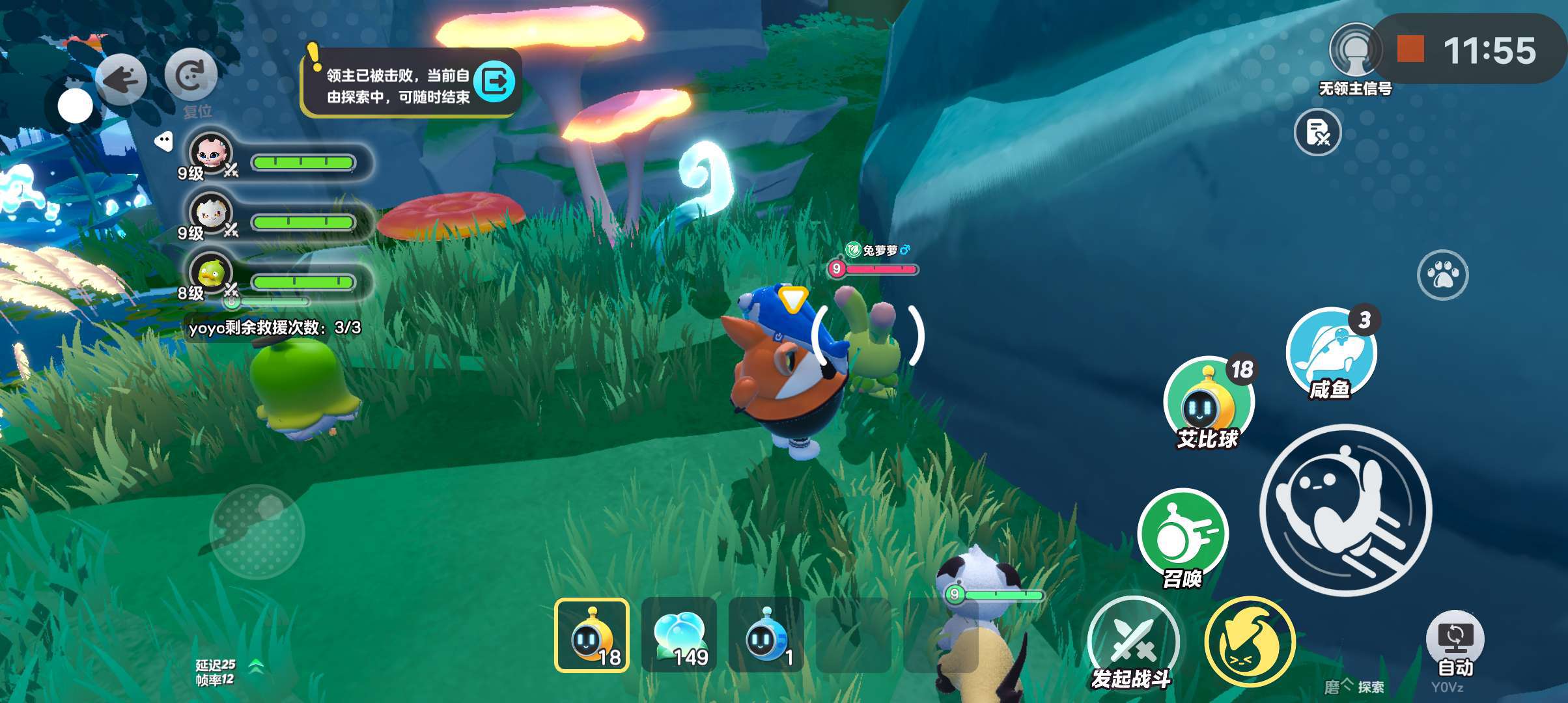Open the paw print pet menu
Image resolution: width=1568 pixels, height=703 pixels.
click(1442, 275)
